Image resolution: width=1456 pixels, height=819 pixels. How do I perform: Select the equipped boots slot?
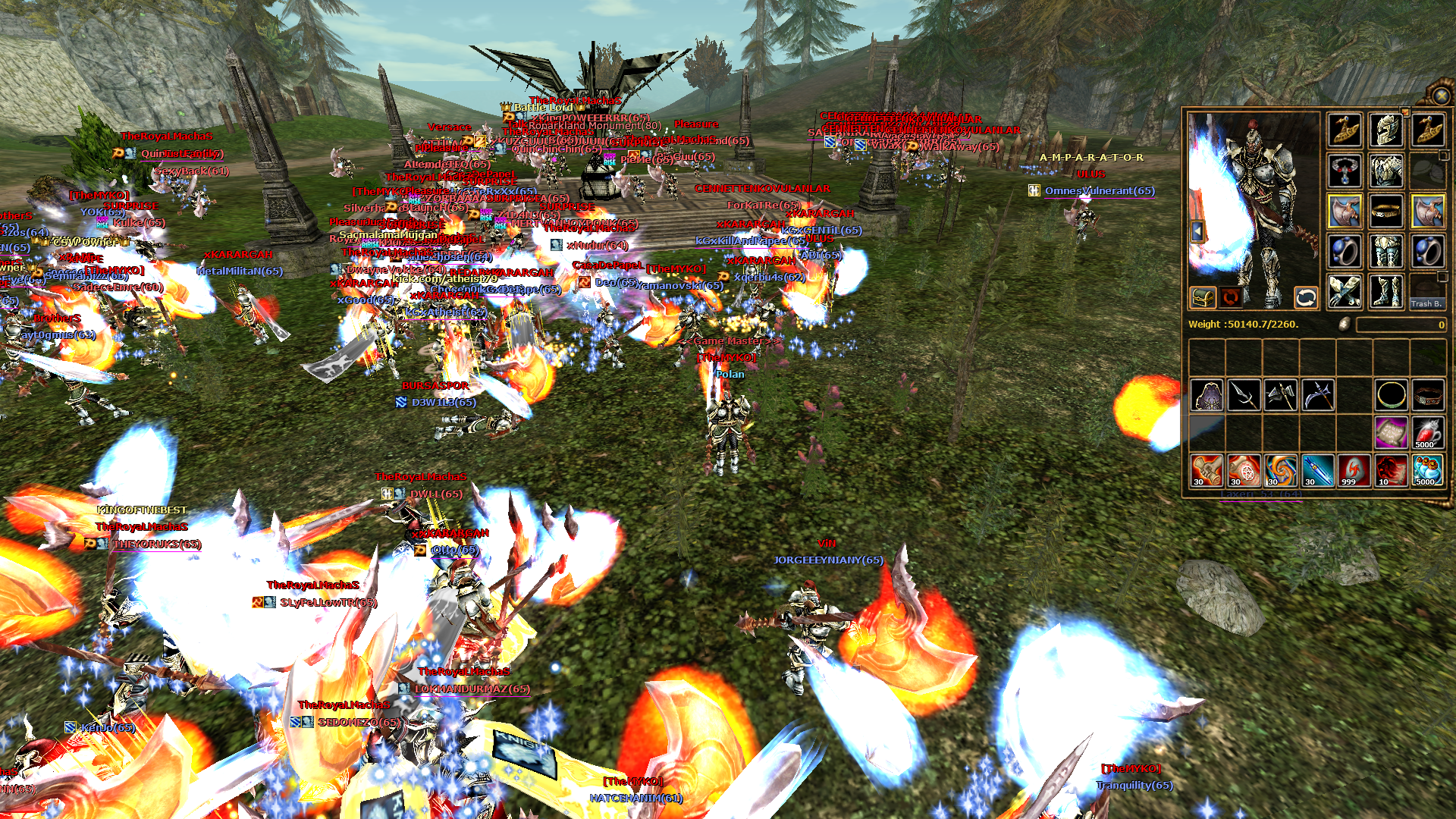click(x=1386, y=292)
